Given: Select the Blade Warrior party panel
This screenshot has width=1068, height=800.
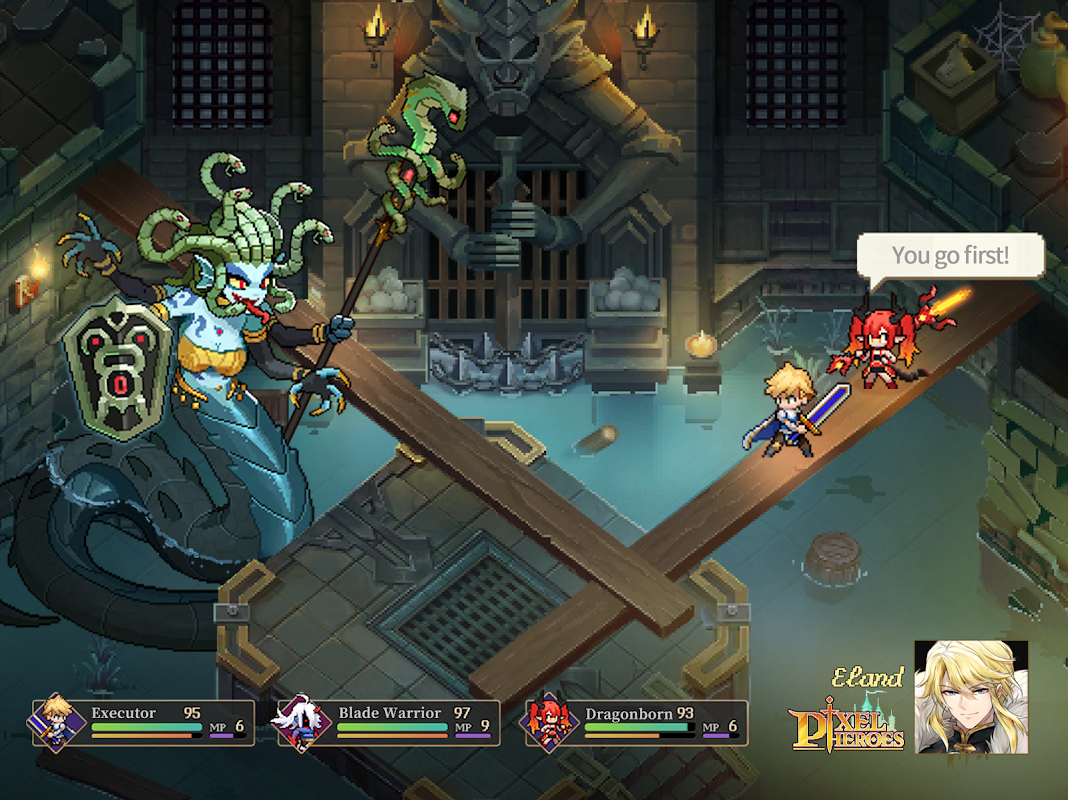Looking at the screenshot, I should pos(388,723).
